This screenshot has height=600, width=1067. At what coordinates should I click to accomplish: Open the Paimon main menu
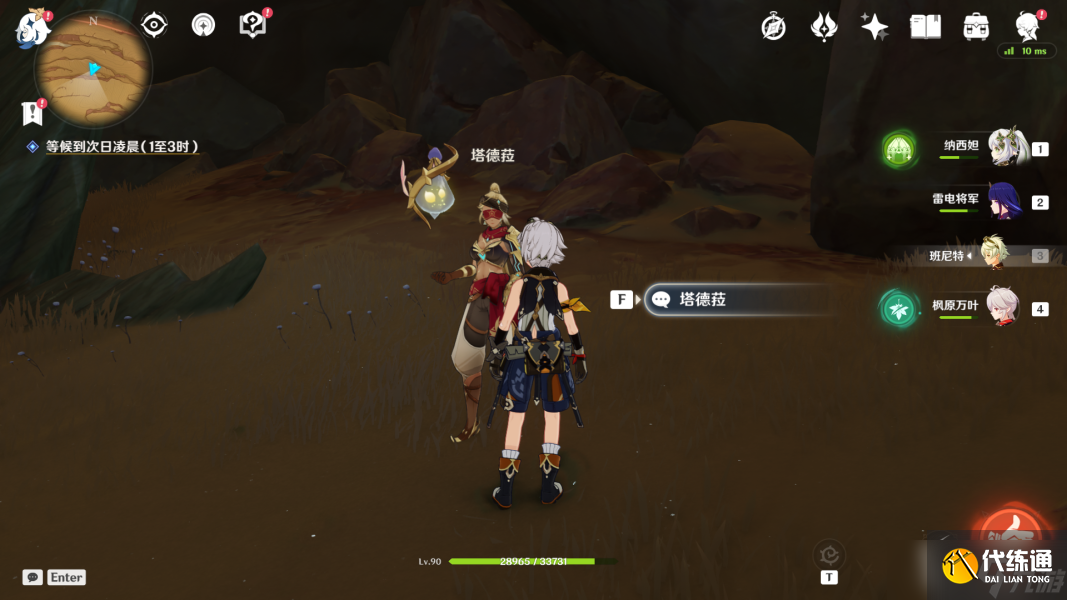pos(32,29)
